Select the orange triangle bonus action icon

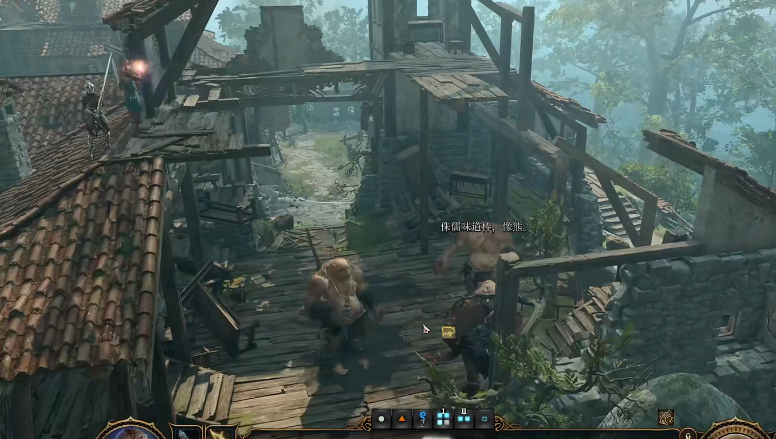403,419
